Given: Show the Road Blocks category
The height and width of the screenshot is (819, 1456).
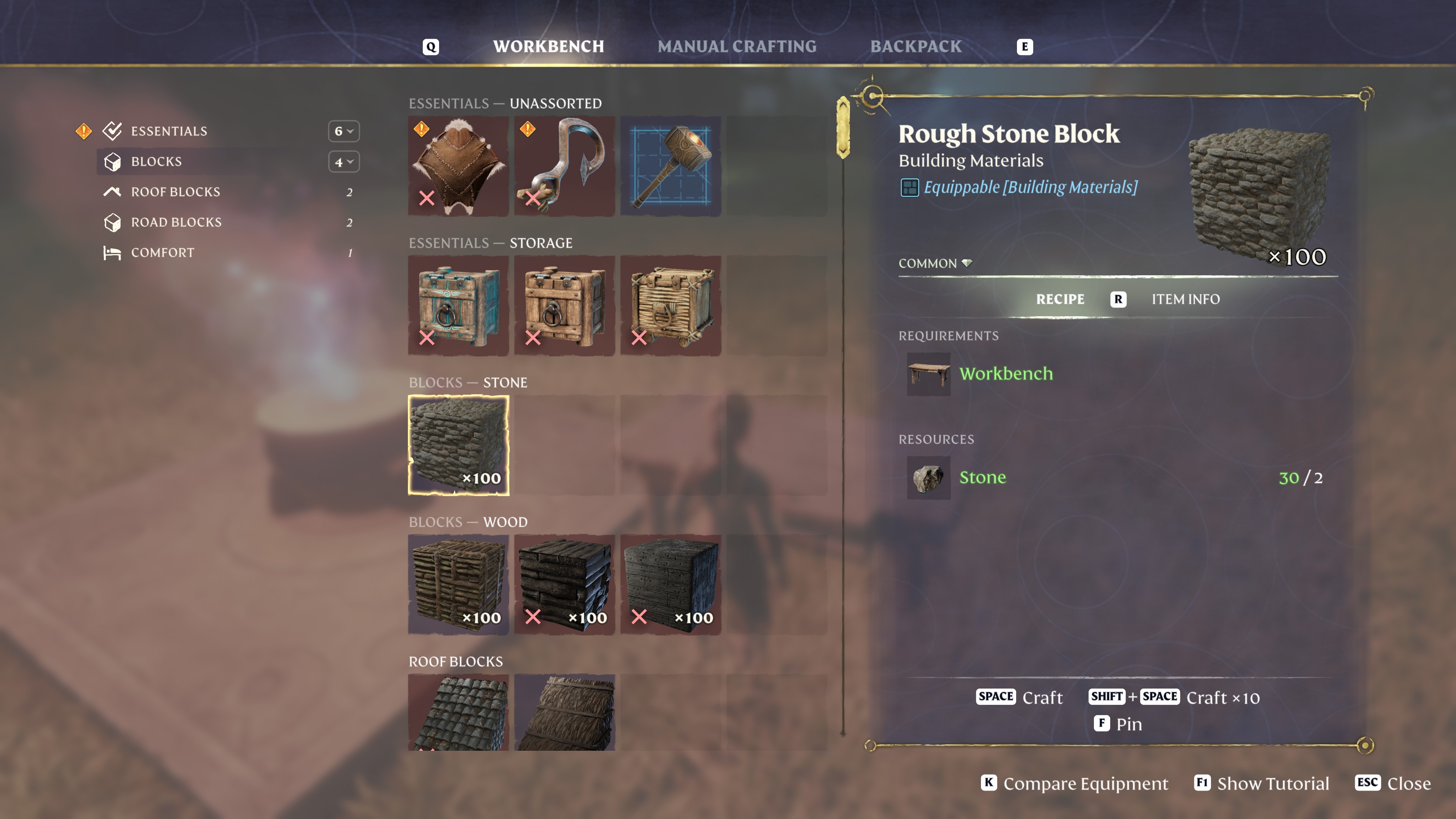Looking at the screenshot, I should click(x=176, y=222).
